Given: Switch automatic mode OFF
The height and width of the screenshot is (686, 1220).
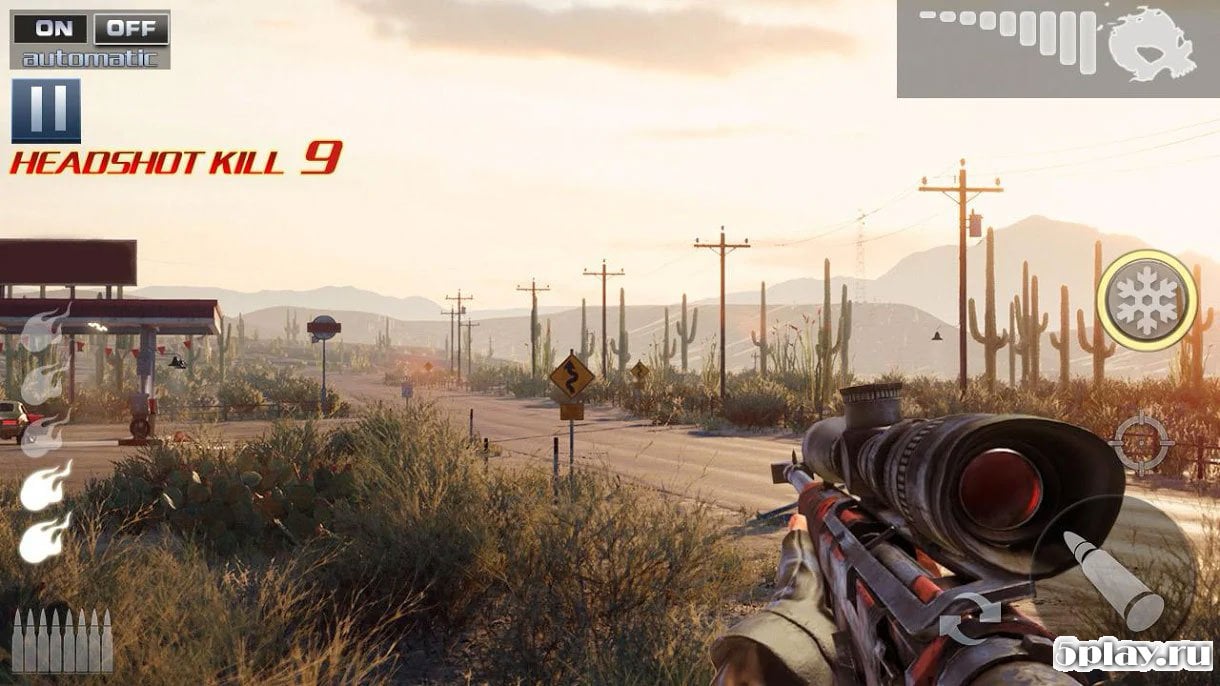Looking at the screenshot, I should tap(131, 28).
